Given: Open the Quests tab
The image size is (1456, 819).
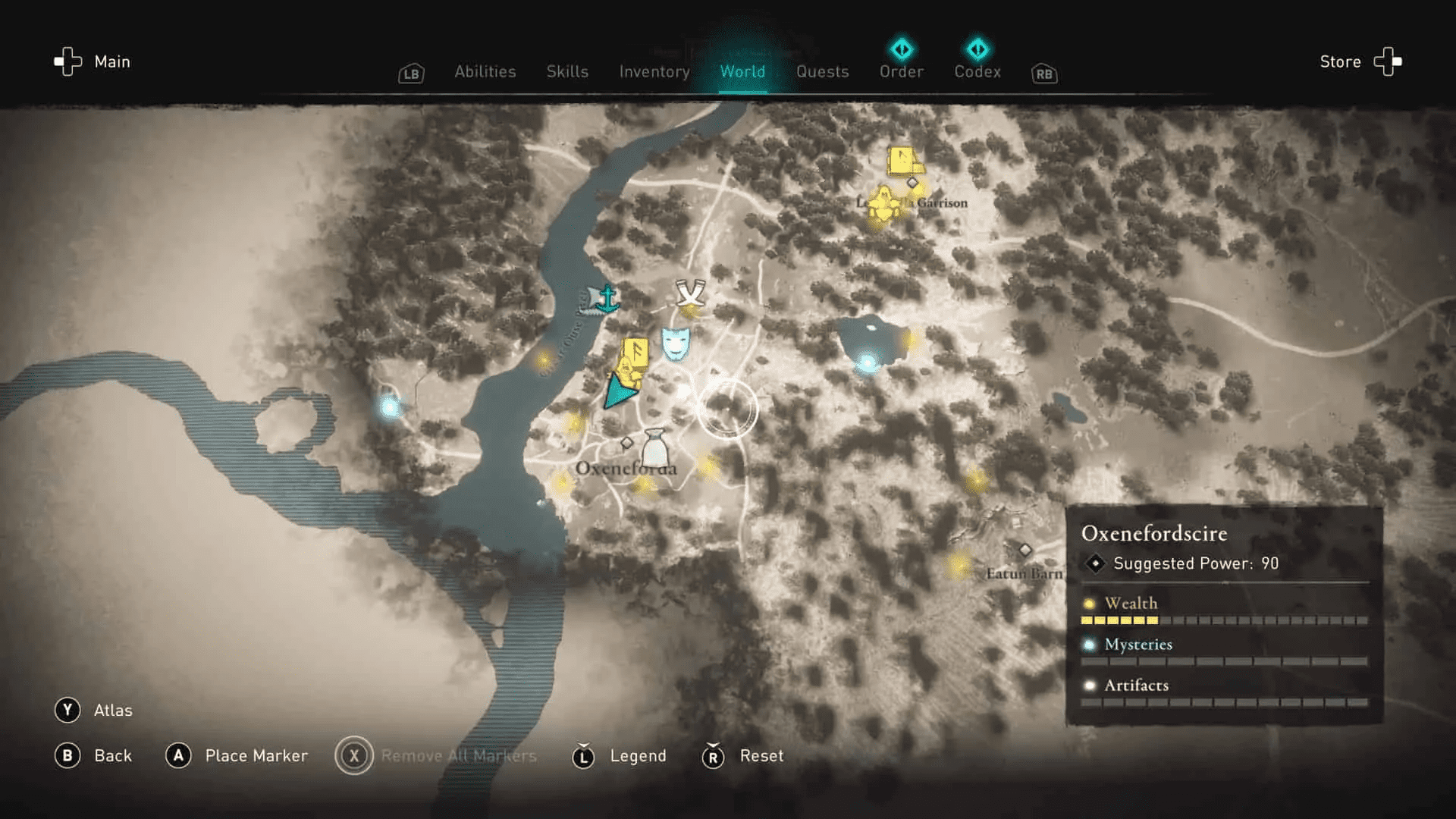Looking at the screenshot, I should click(823, 71).
